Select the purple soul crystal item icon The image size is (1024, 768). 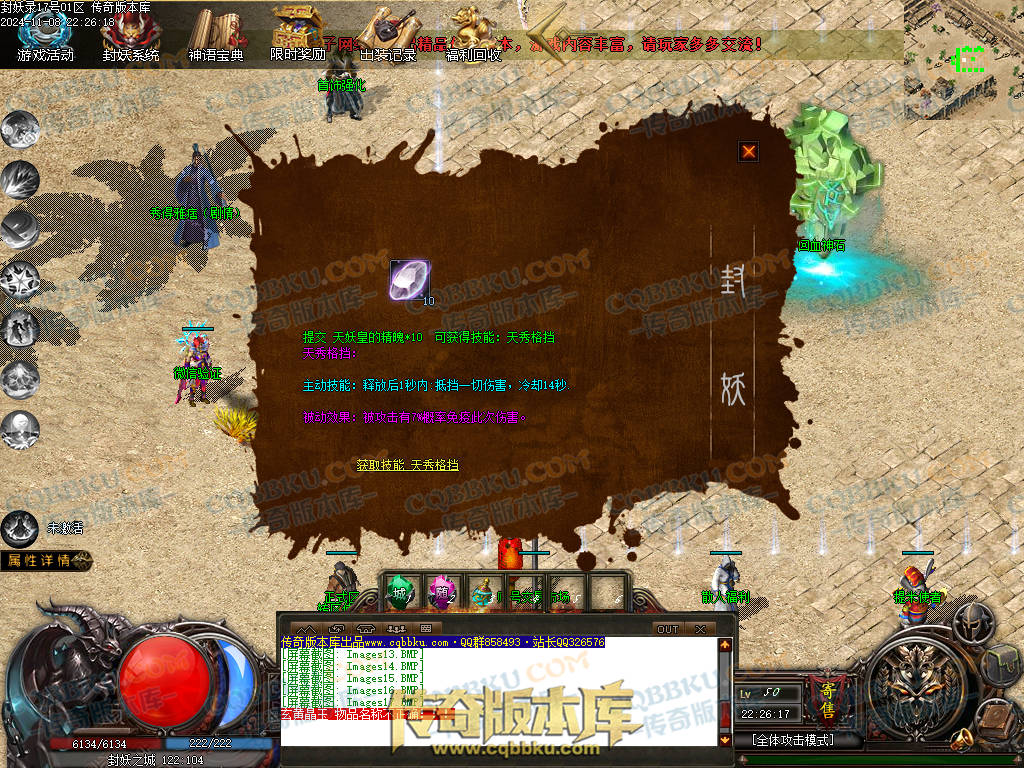[x=409, y=280]
